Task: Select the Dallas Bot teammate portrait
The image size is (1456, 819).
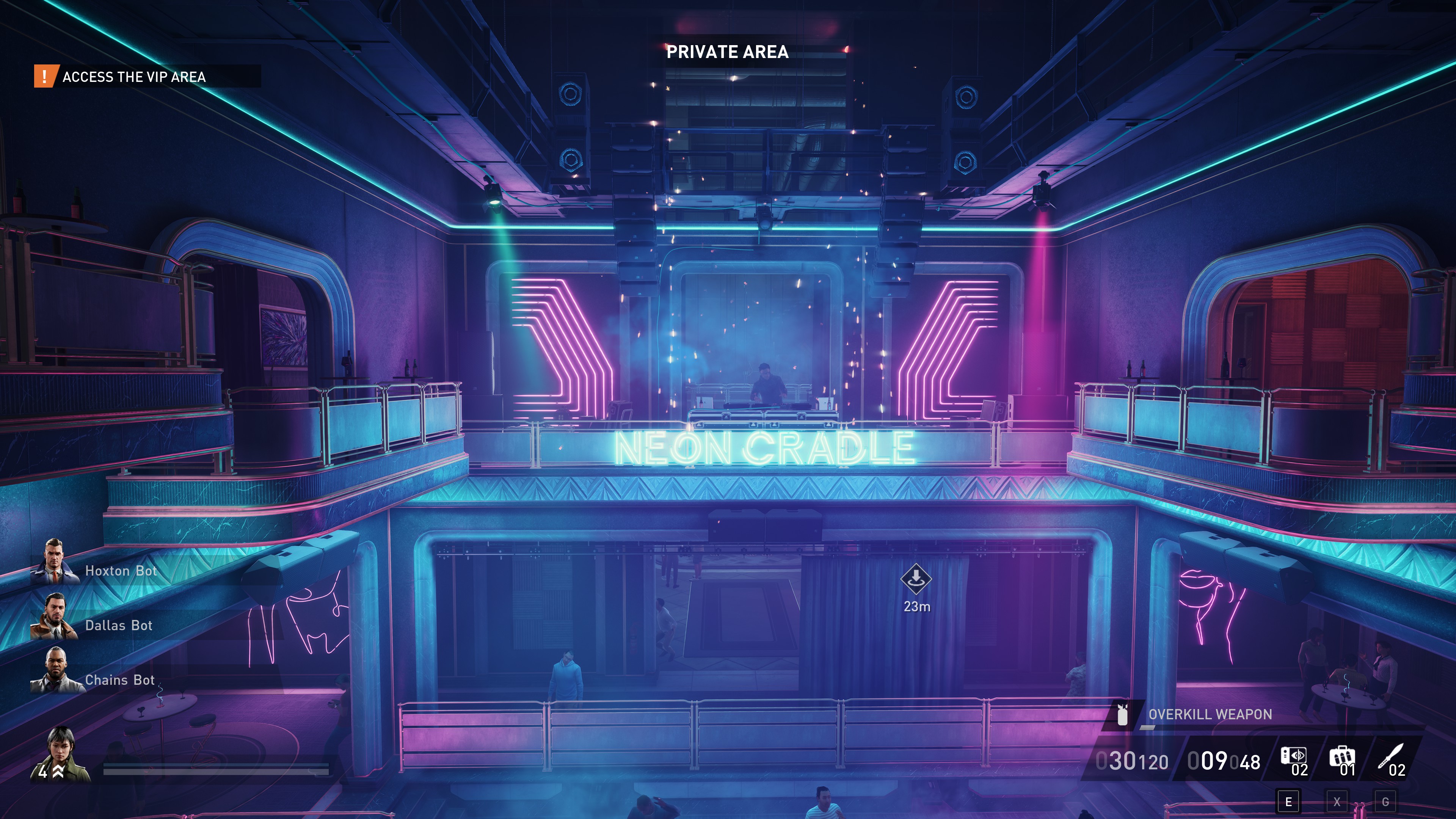Action: (54, 616)
